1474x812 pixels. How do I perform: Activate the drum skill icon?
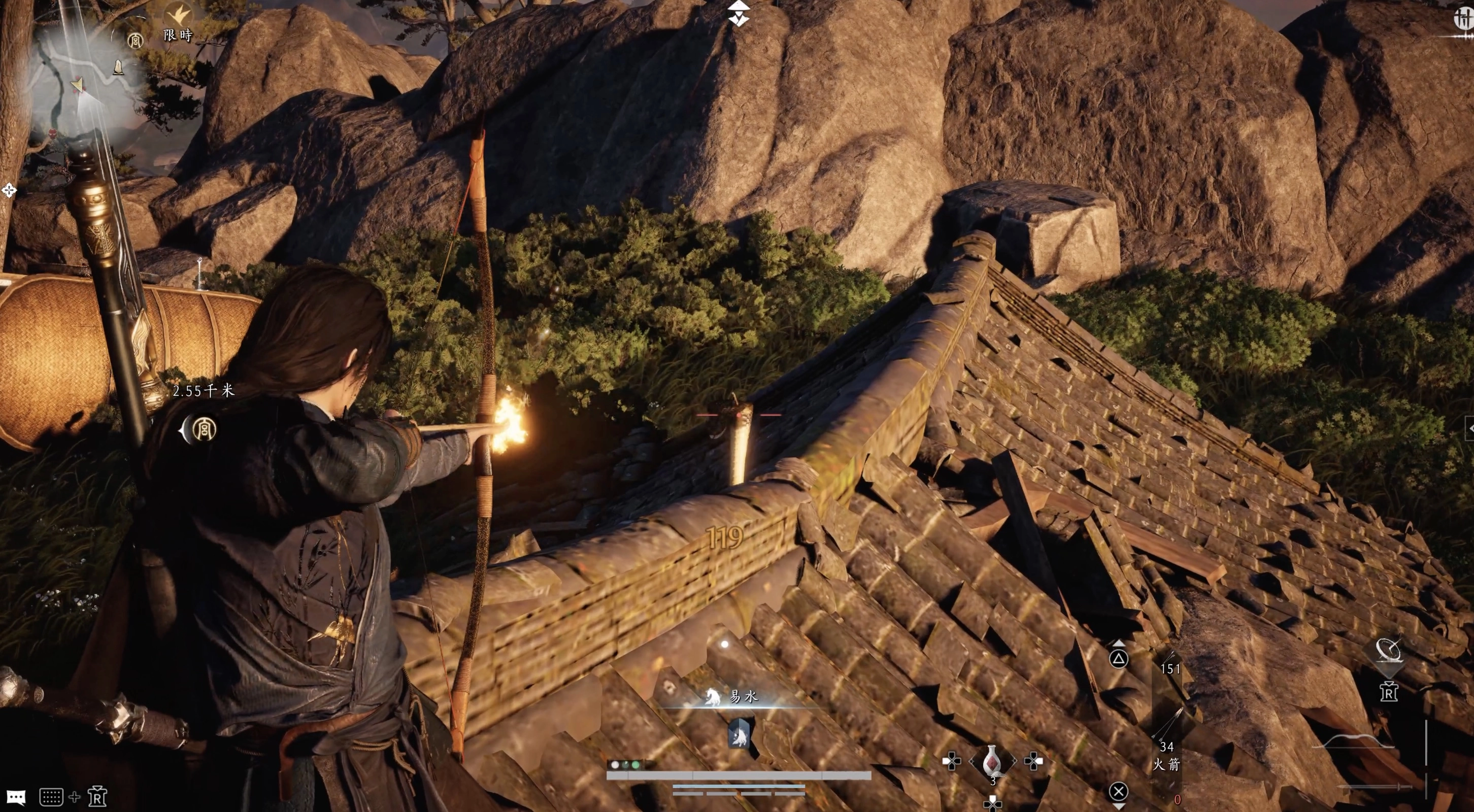coord(1388,651)
